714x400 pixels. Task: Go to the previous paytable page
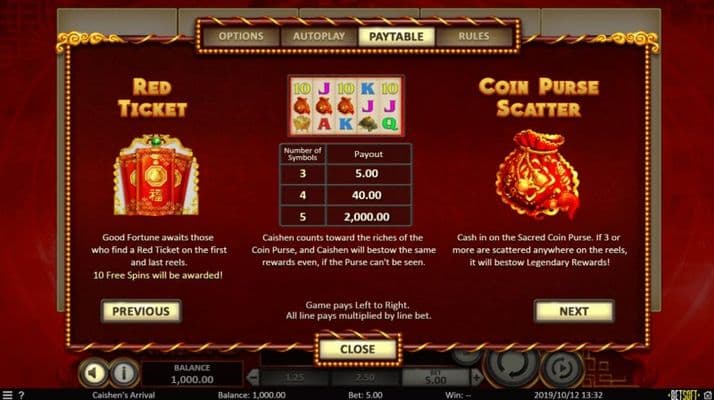tap(140, 311)
